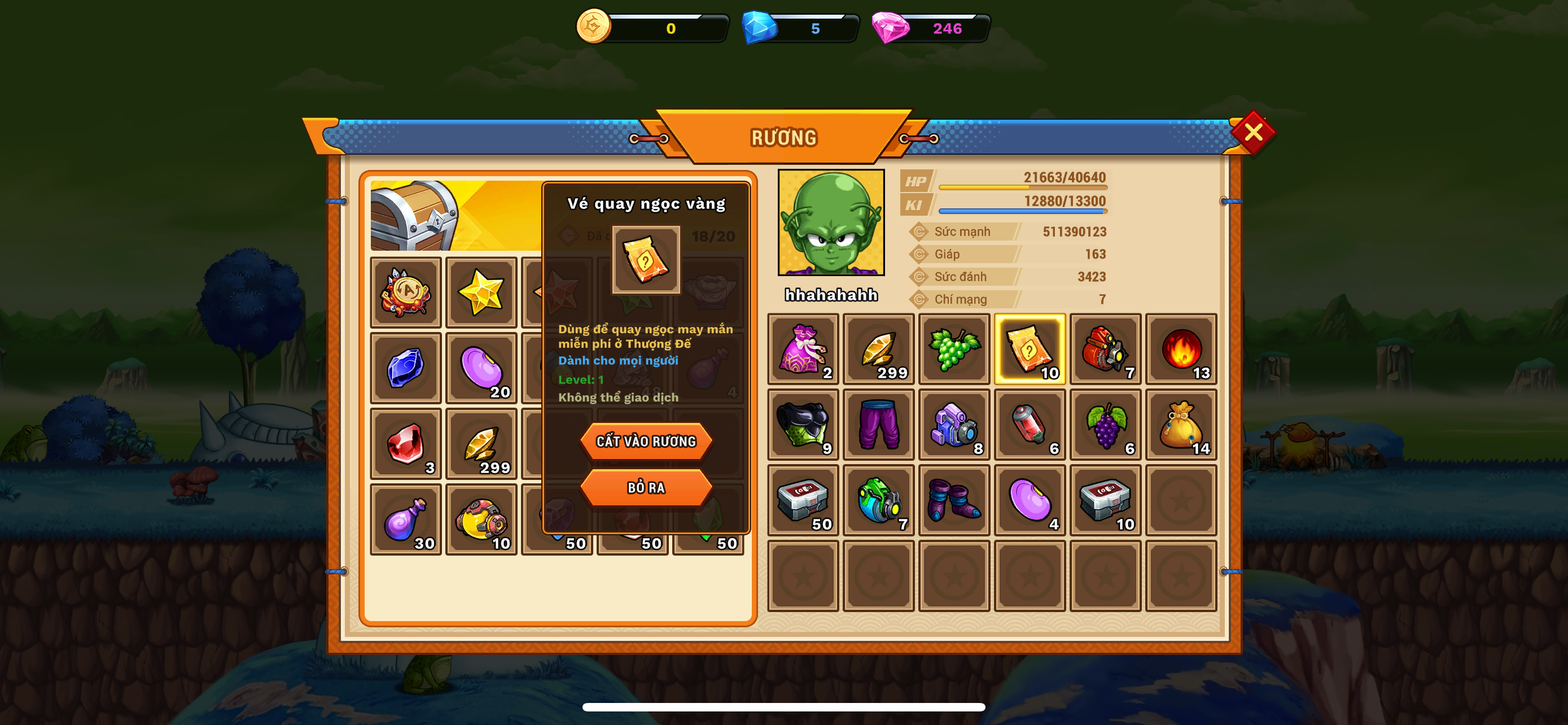
Task: Select the fireball item with 13
Action: [x=1180, y=350]
